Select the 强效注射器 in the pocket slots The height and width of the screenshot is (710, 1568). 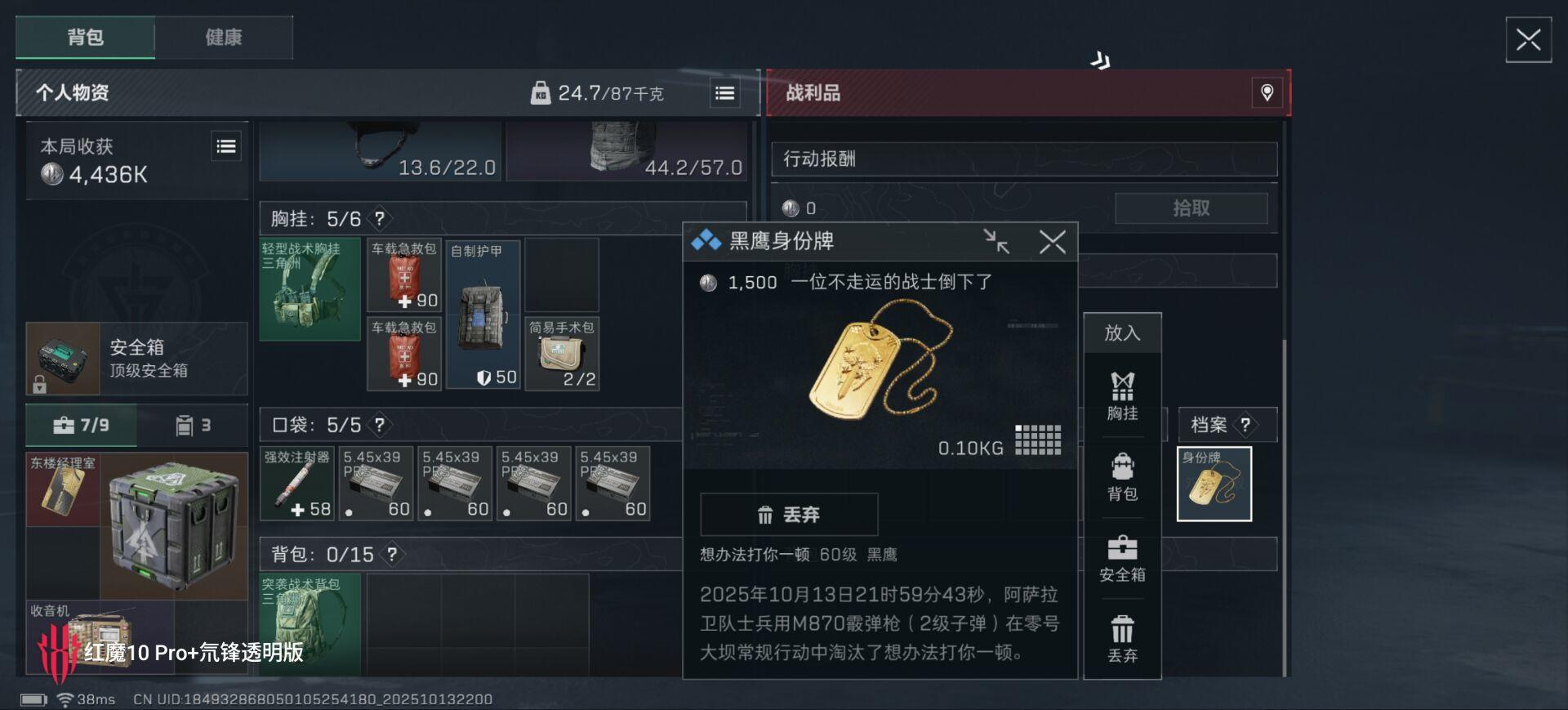click(x=298, y=483)
